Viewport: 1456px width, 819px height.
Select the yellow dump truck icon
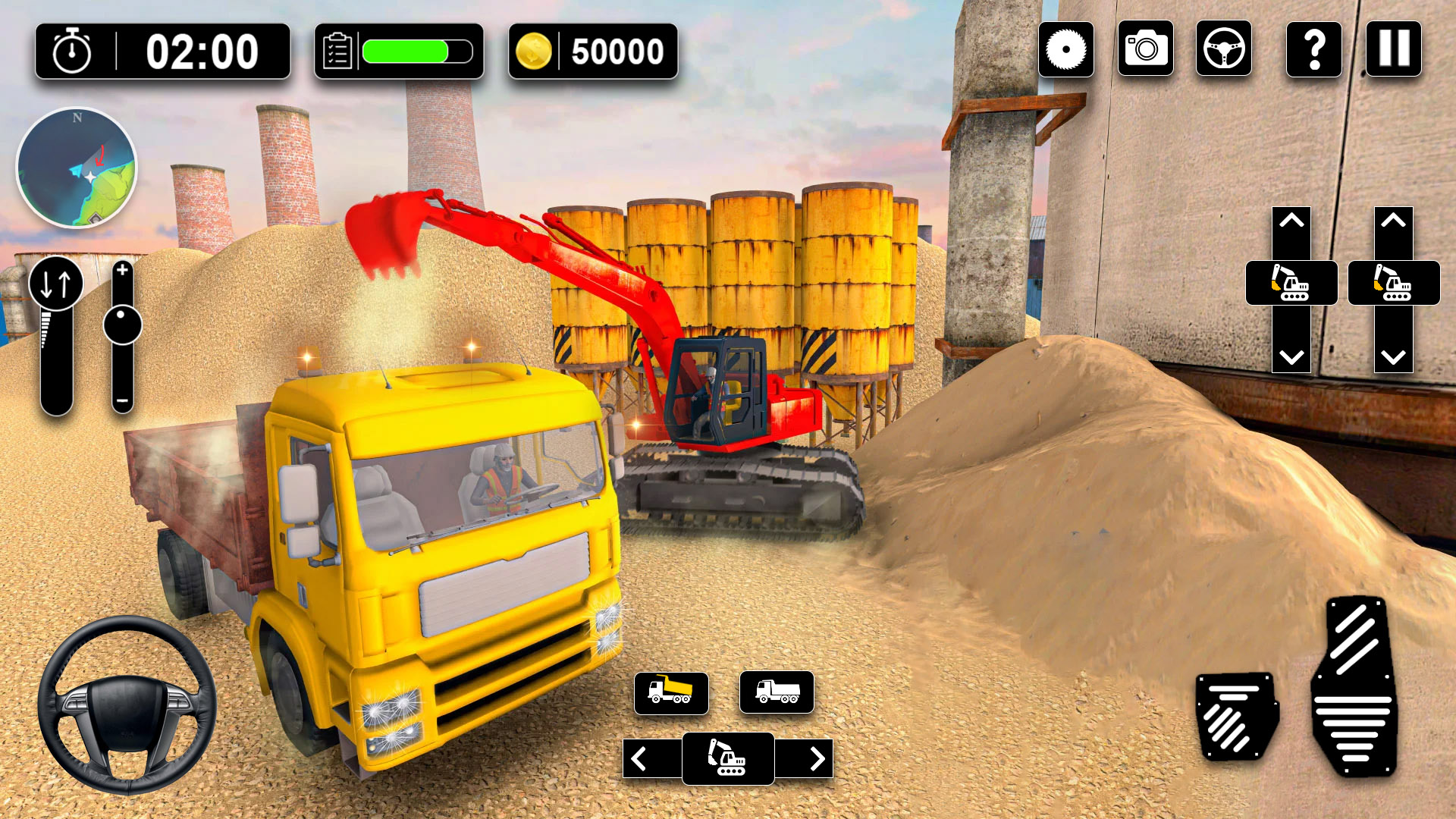tap(670, 692)
